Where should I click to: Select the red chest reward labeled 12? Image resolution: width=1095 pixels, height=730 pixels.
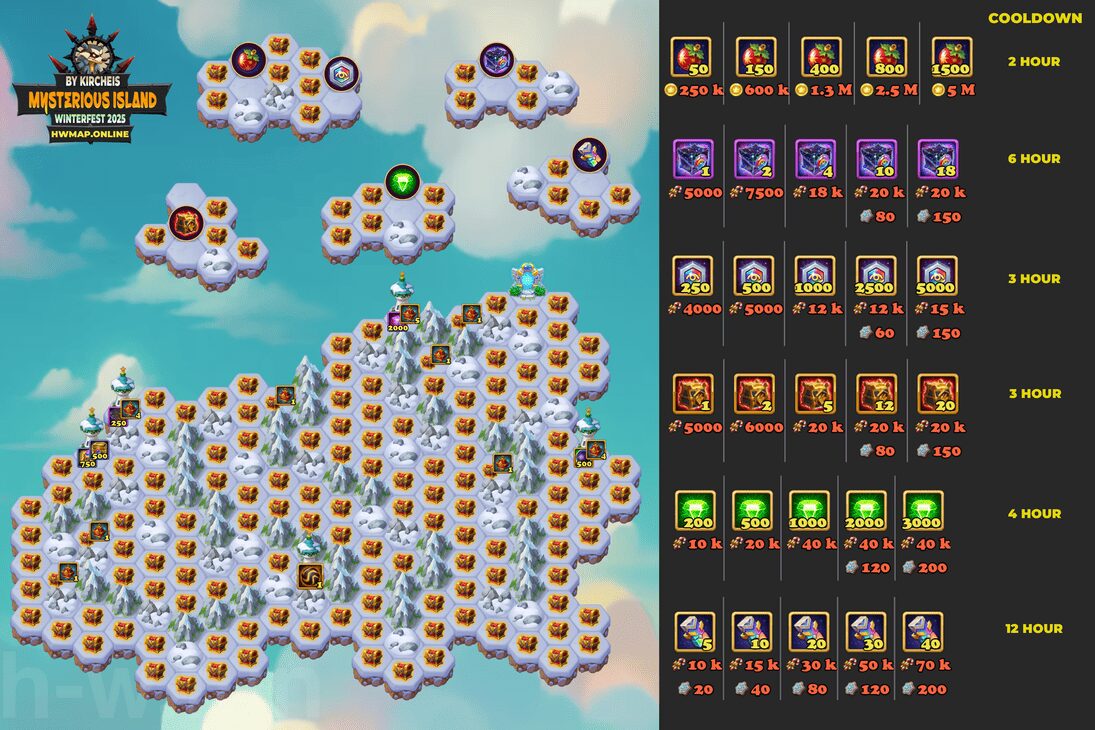(x=877, y=394)
